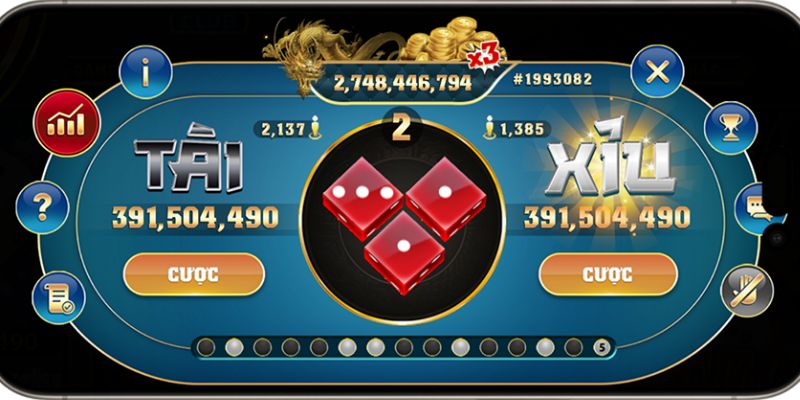Screen dimensions: 800x400
Task: Toggle the crossed-out icon button
Action: [x=746, y=289]
